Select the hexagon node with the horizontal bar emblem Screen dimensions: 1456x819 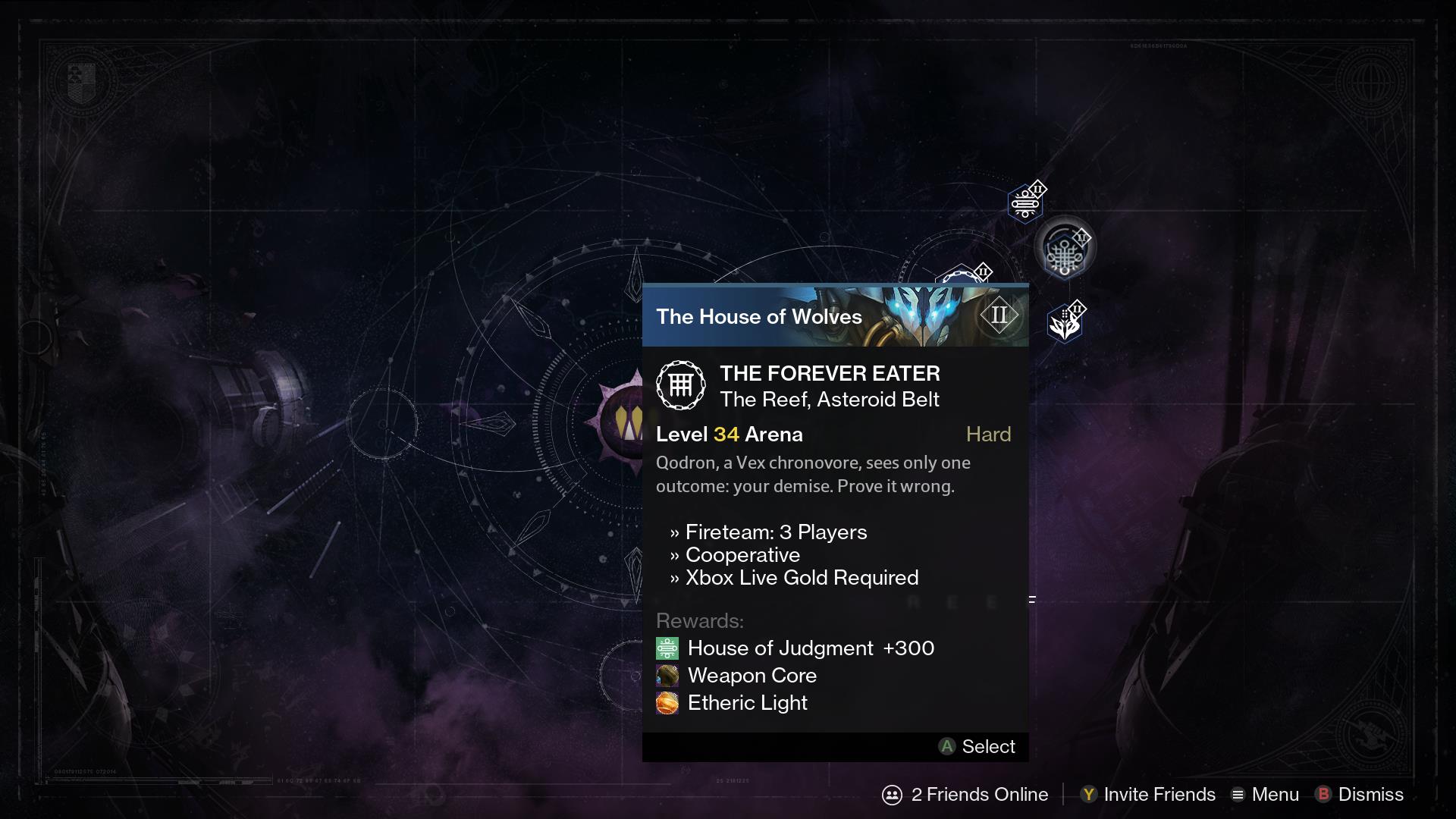pyautogui.click(x=1025, y=203)
